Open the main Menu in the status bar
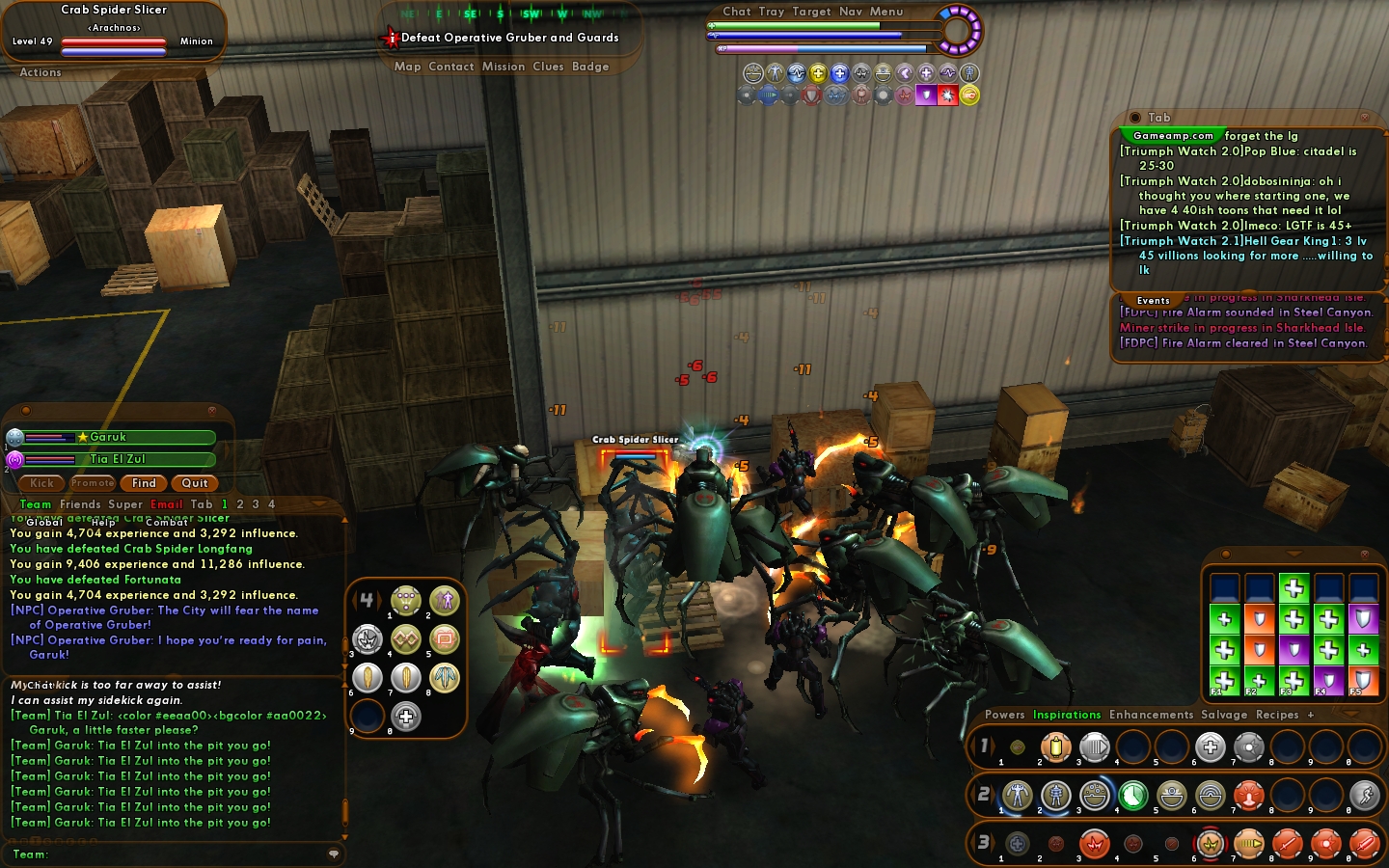 886,12
